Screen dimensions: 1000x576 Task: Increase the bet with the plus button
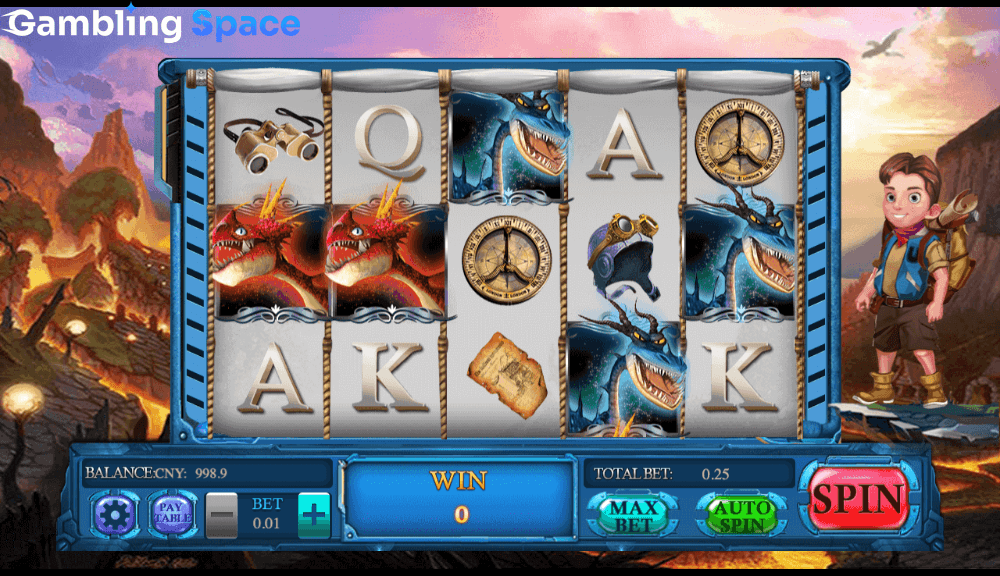pos(314,516)
